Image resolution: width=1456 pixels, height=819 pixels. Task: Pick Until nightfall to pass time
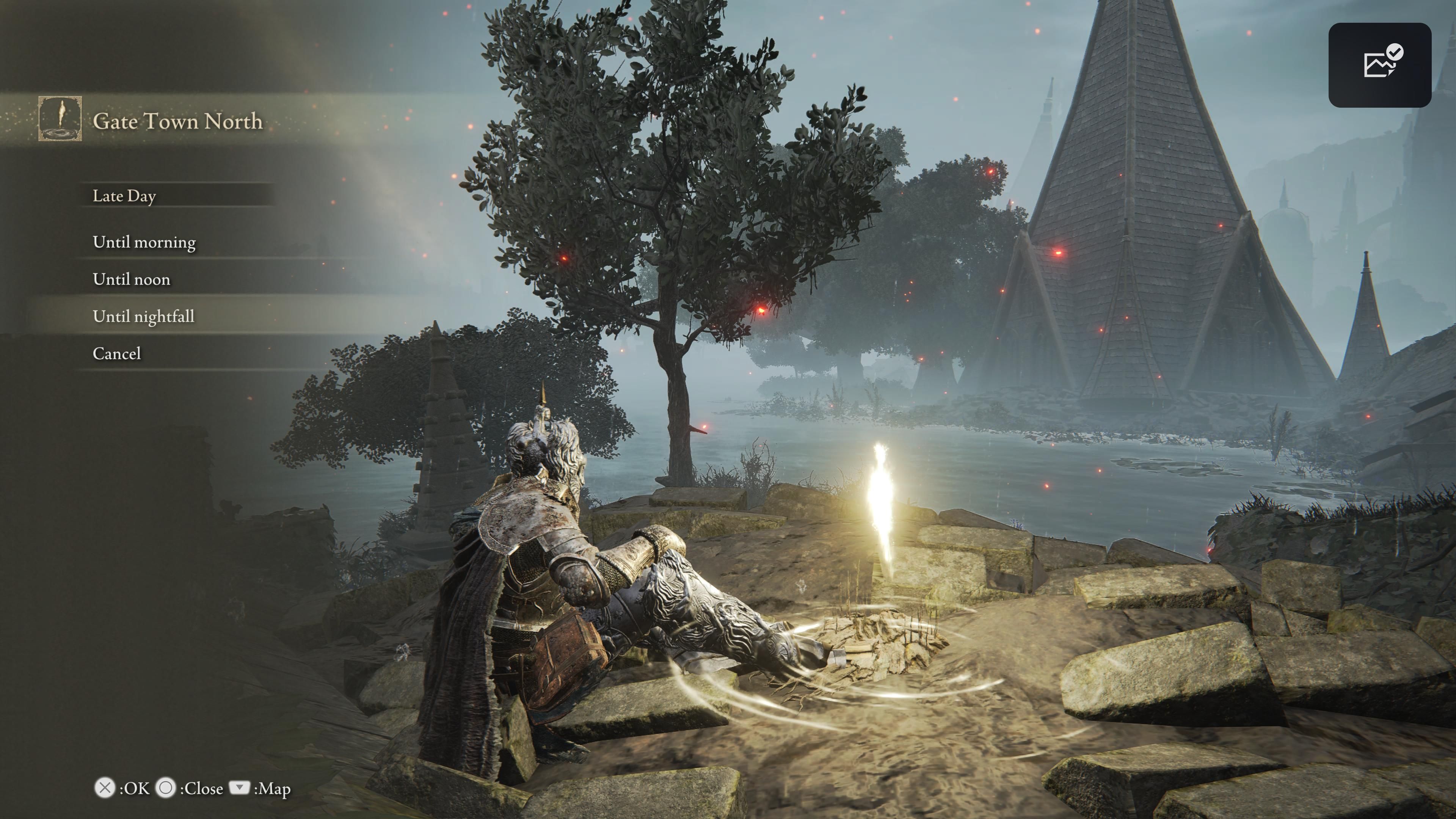point(144,316)
